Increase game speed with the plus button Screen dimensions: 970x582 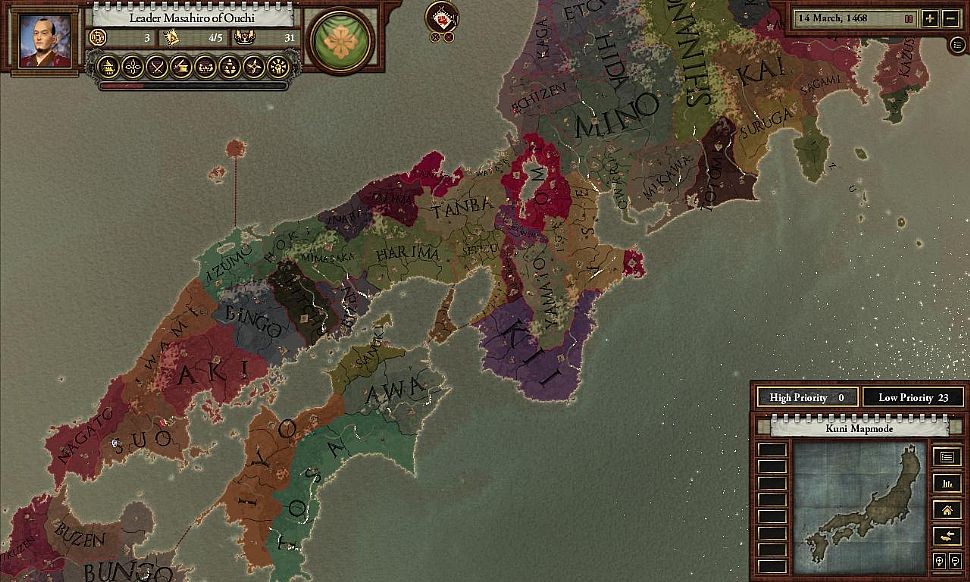coord(930,18)
